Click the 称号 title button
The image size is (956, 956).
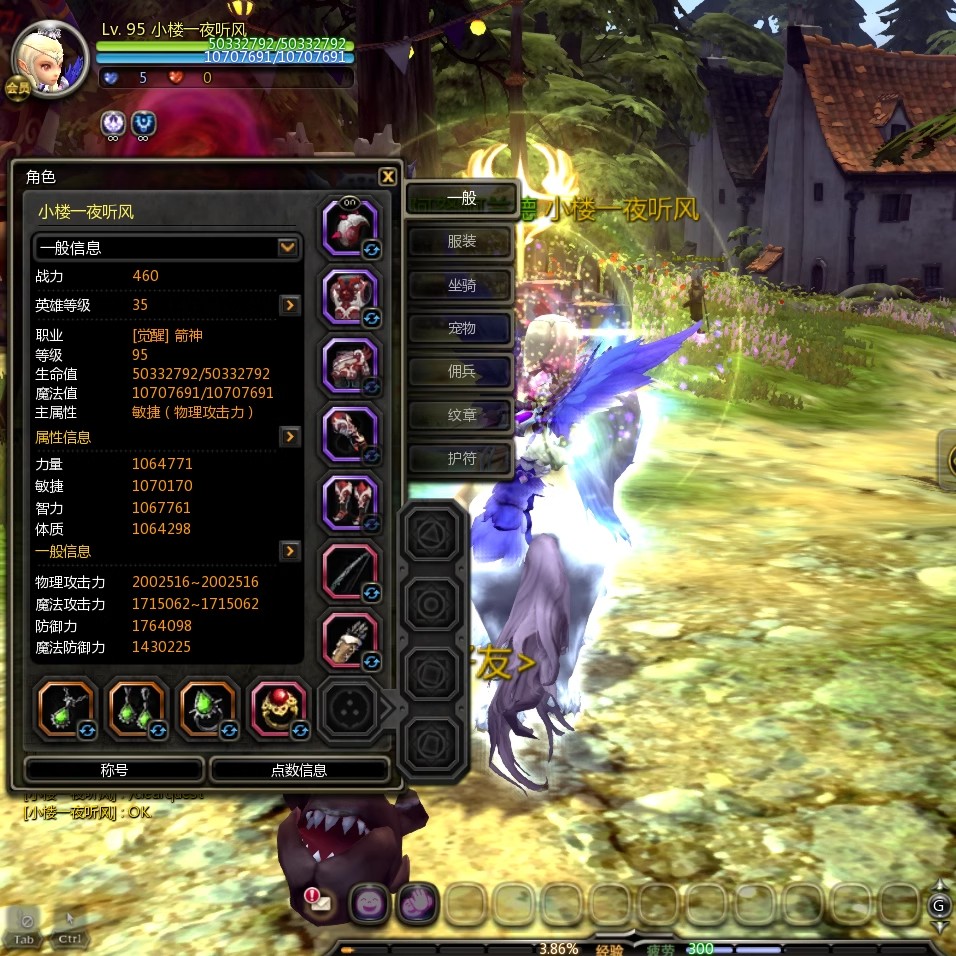coord(114,770)
